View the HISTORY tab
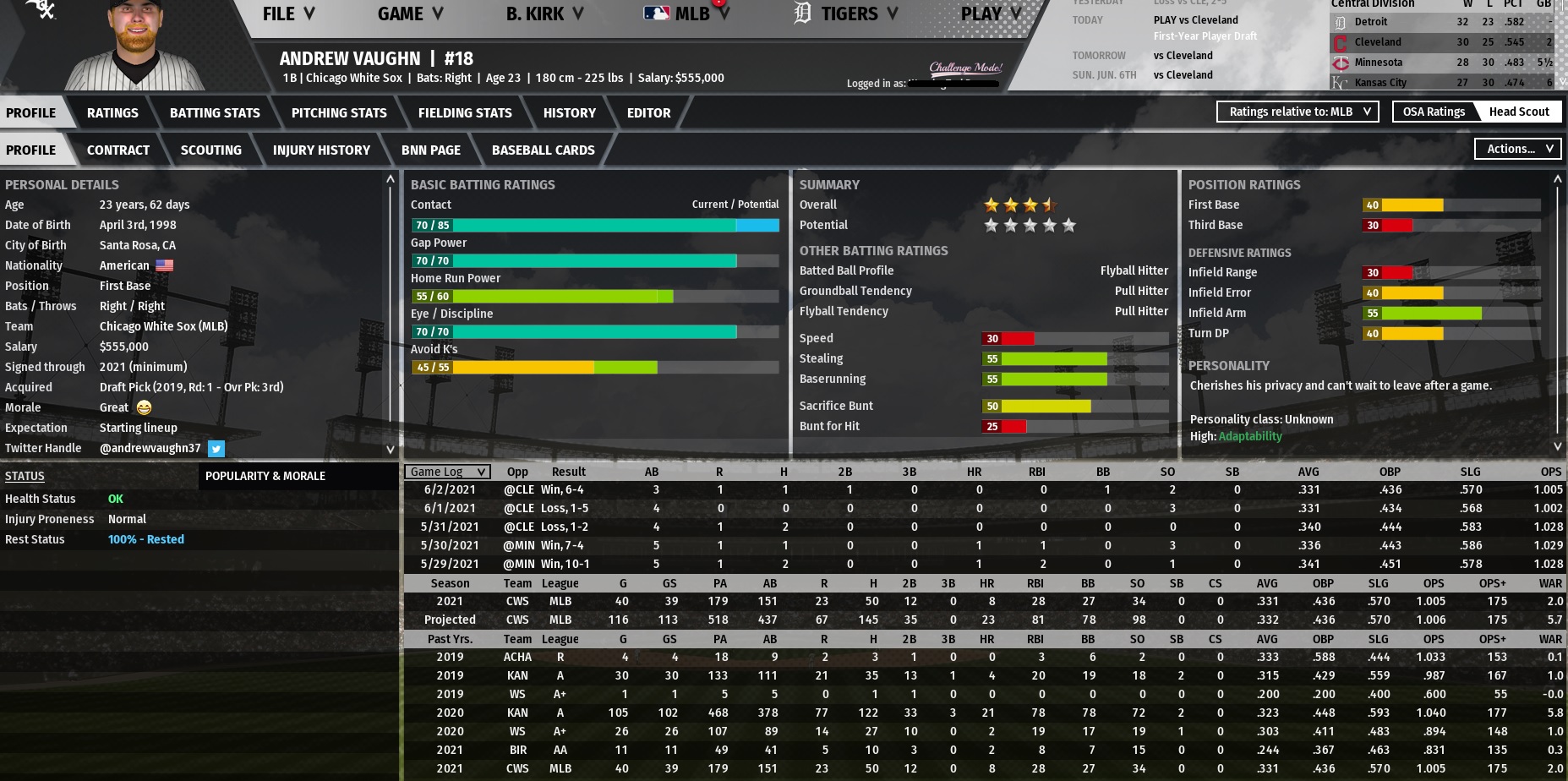1568x781 pixels. pyautogui.click(x=569, y=112)
